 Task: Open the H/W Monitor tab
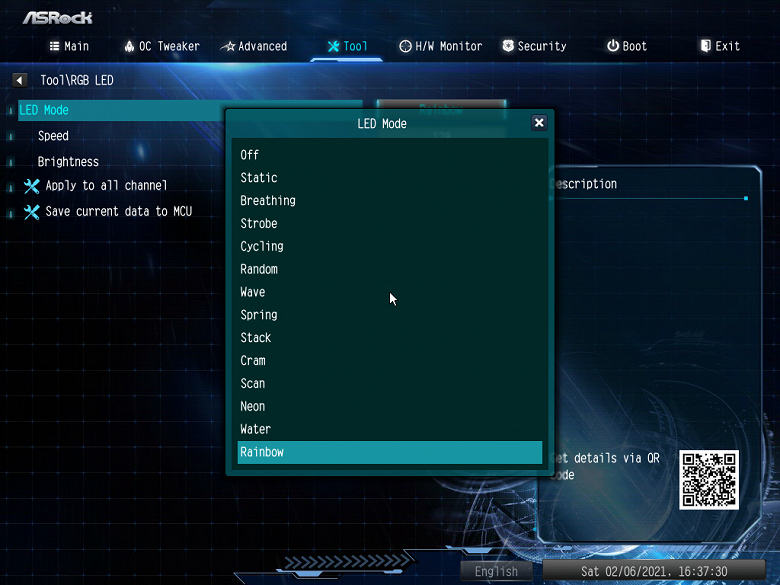(441, 46)
